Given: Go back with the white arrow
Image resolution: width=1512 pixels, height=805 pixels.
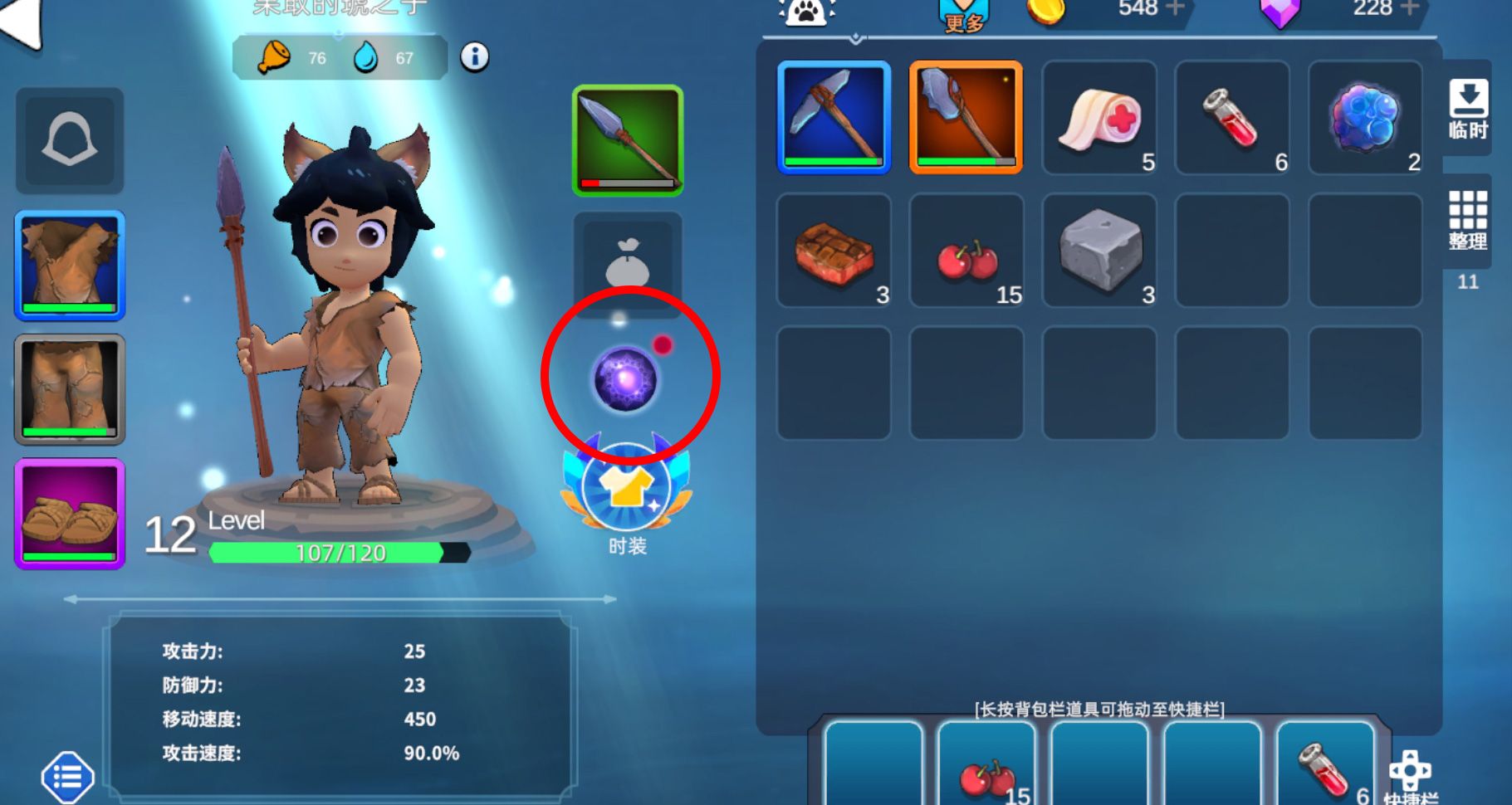Looking at the screenshot, I should (x=21, y=22).
